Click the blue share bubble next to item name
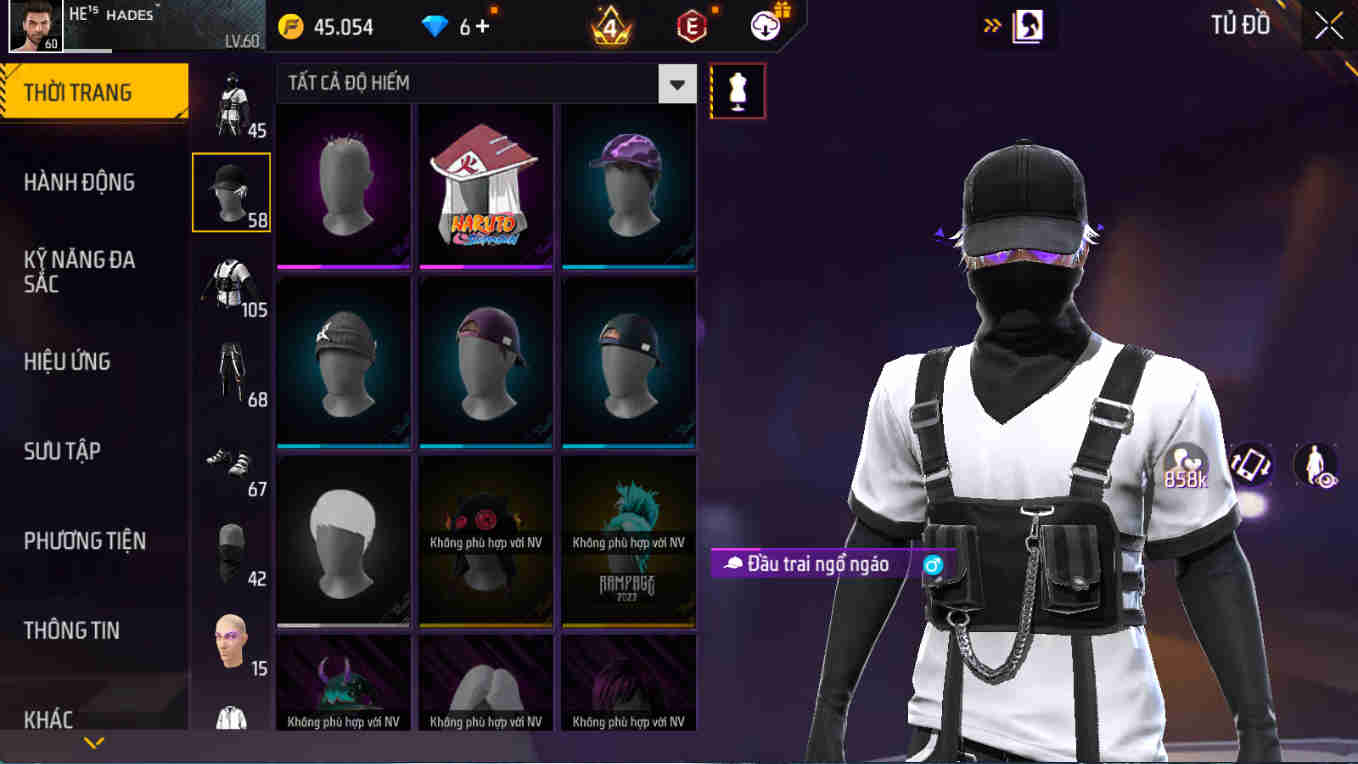Screen dimensions: 1358x764 pyautogui.click(x=931, y=564)
